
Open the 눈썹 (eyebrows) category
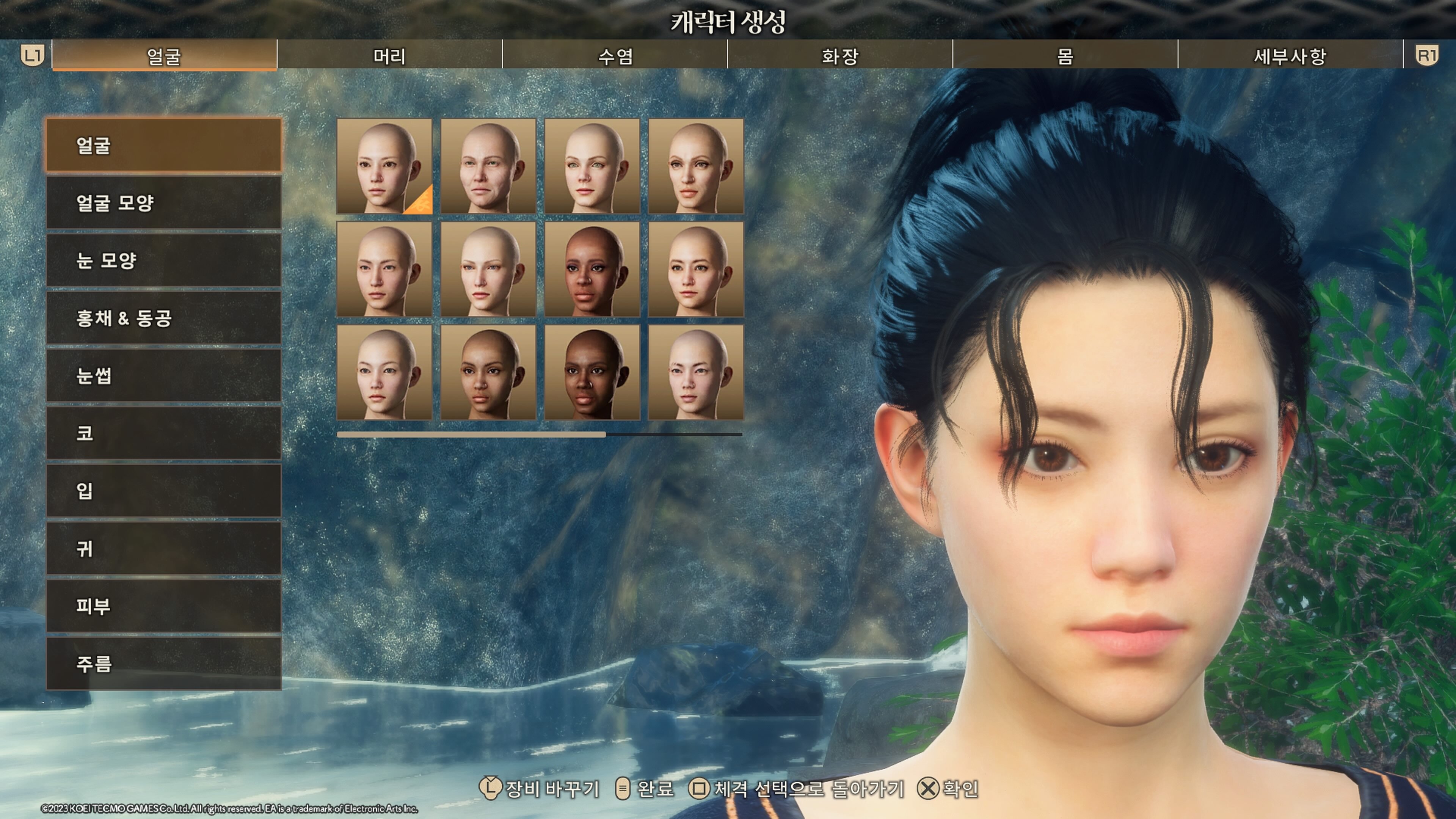click(x=163, y=375)
